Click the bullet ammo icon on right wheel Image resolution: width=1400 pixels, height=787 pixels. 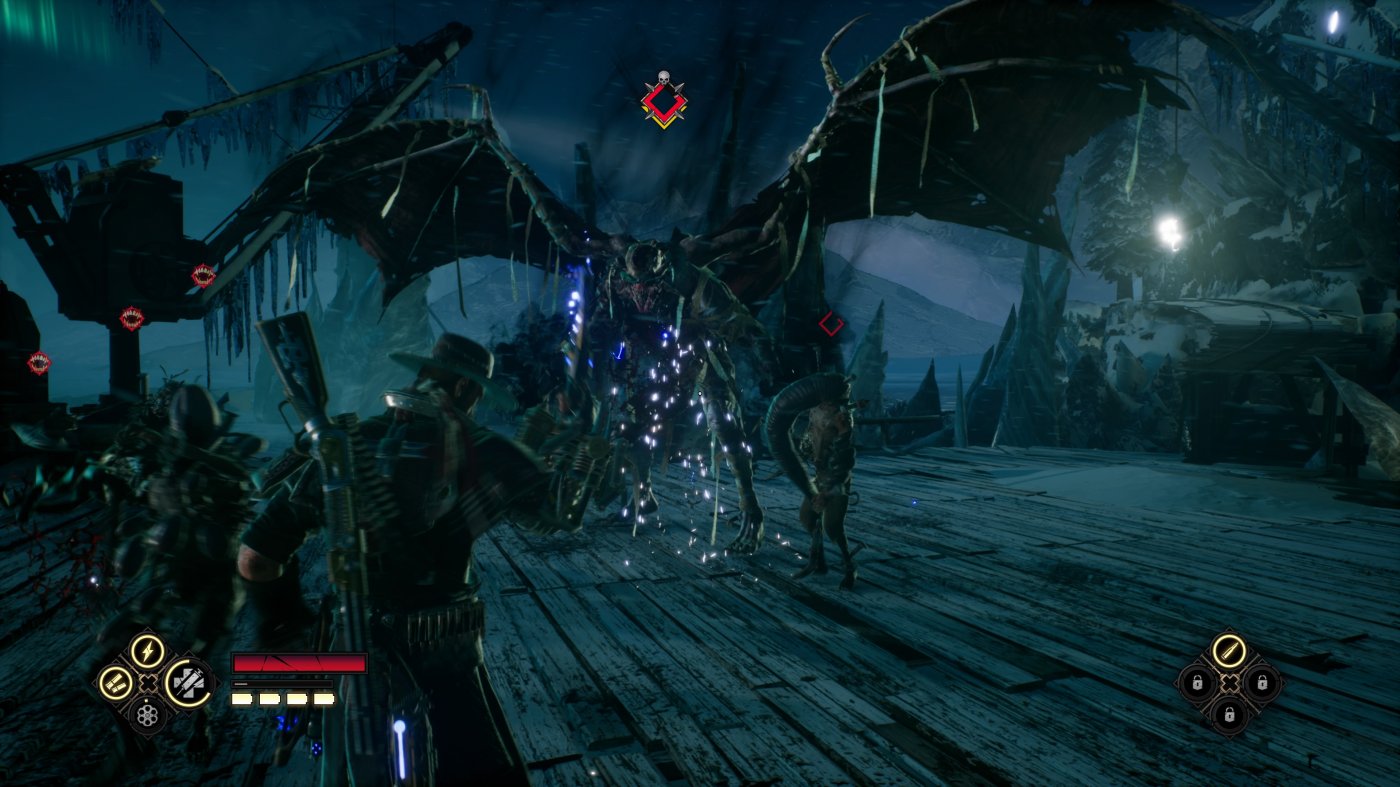1230,652
